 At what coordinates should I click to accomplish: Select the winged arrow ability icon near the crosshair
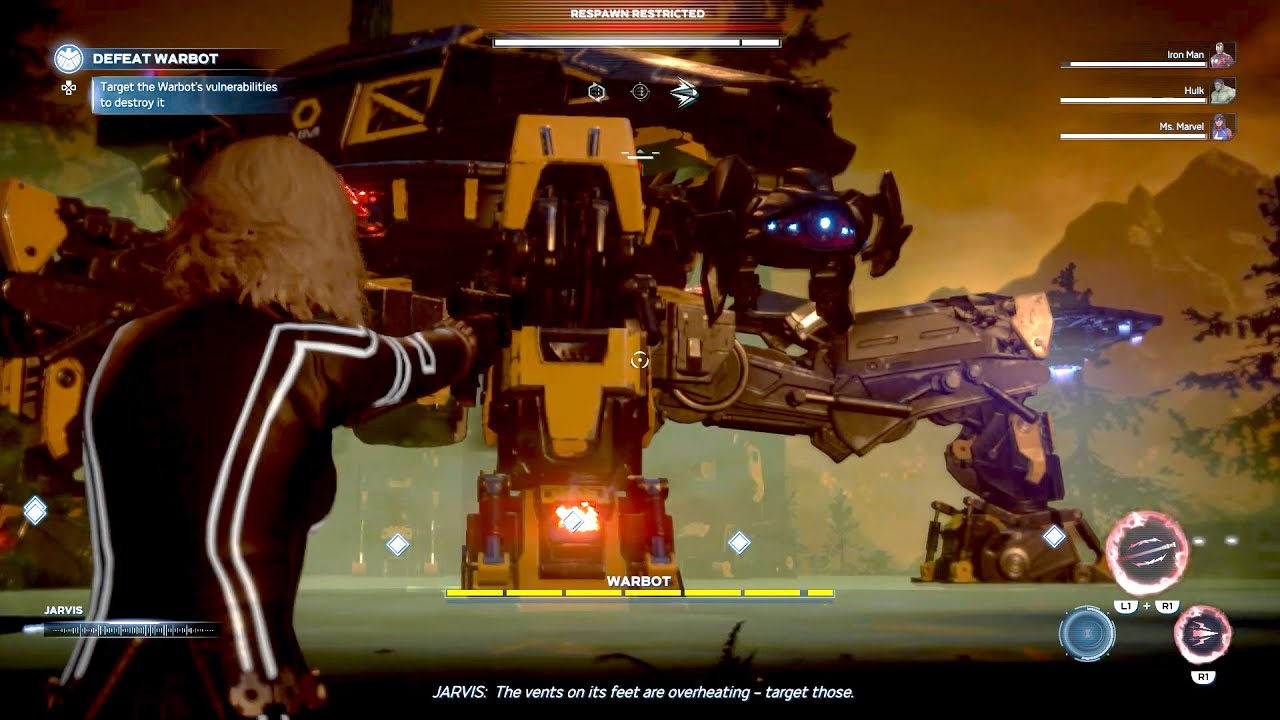[x=684, y=91]
